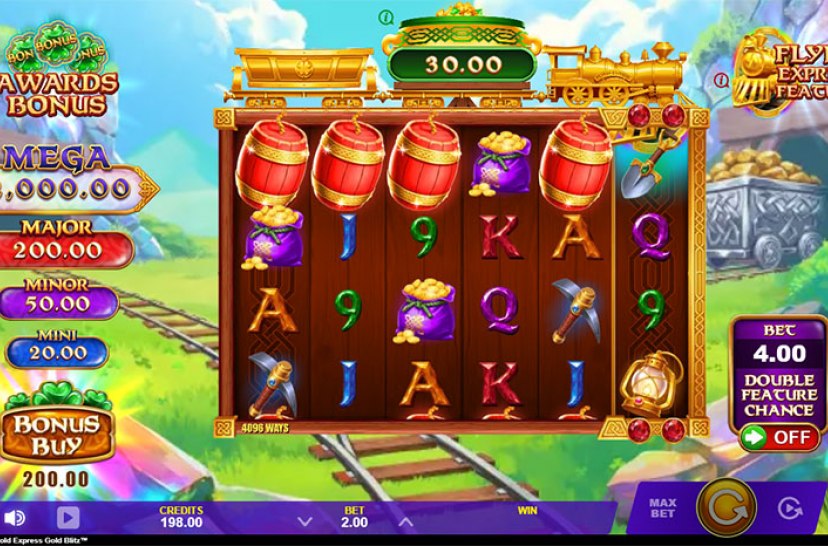Toggle Double Feature Chance on
This screenshot has width=828, height=546.
click(778, 437)
